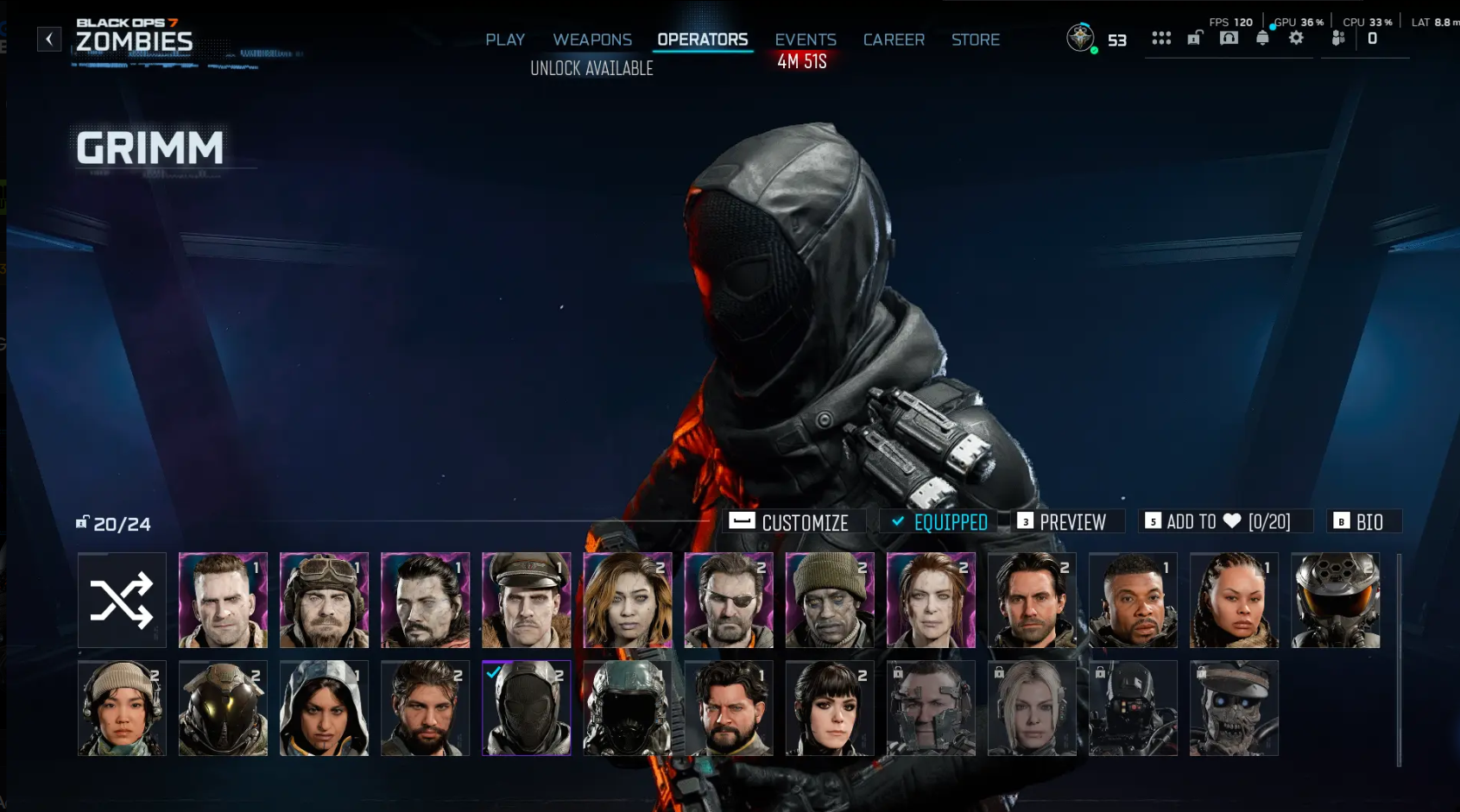Open the apps grid menu icon

pos(1161,37)
